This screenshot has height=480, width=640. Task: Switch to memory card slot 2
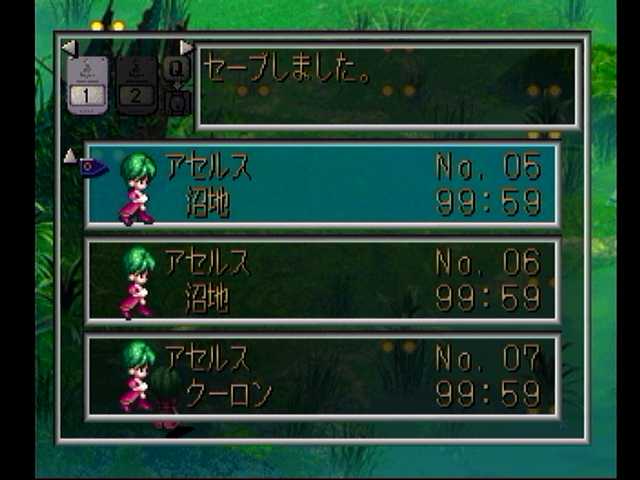point(136,85)
